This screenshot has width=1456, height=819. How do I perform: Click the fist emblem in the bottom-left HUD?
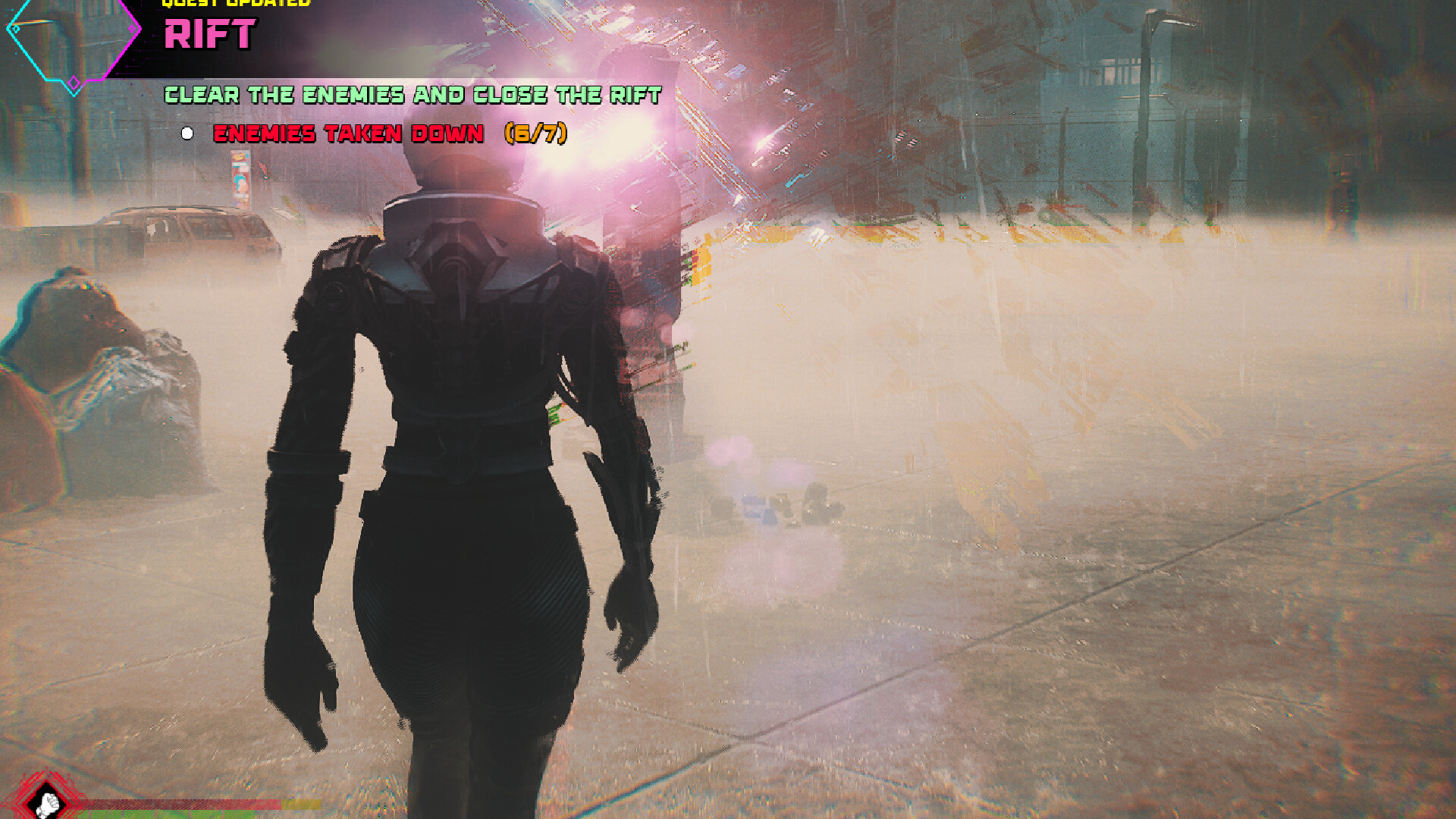point(47,804)
